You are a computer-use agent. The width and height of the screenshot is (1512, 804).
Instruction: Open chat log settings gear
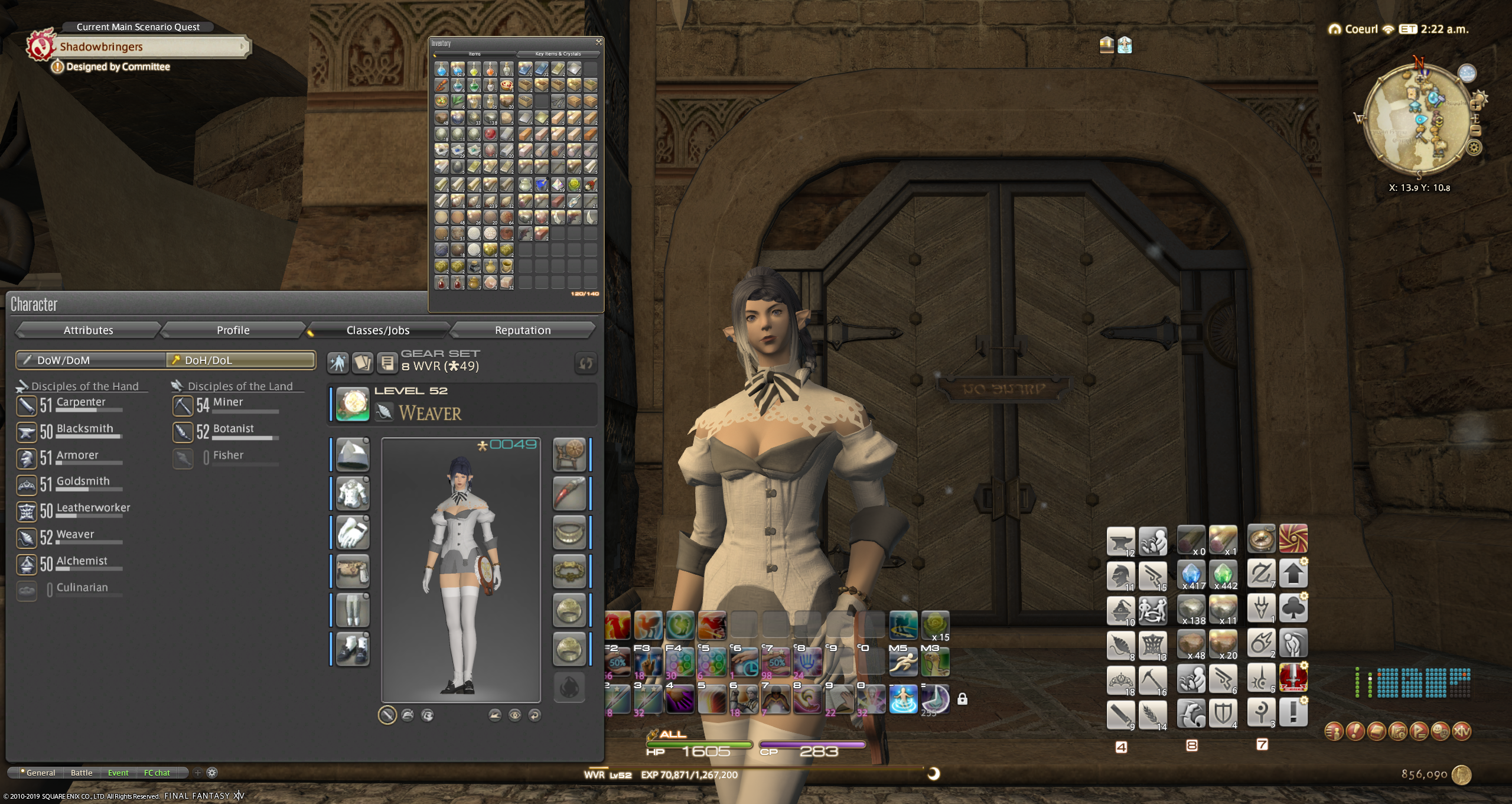click(x=212, y=773)
